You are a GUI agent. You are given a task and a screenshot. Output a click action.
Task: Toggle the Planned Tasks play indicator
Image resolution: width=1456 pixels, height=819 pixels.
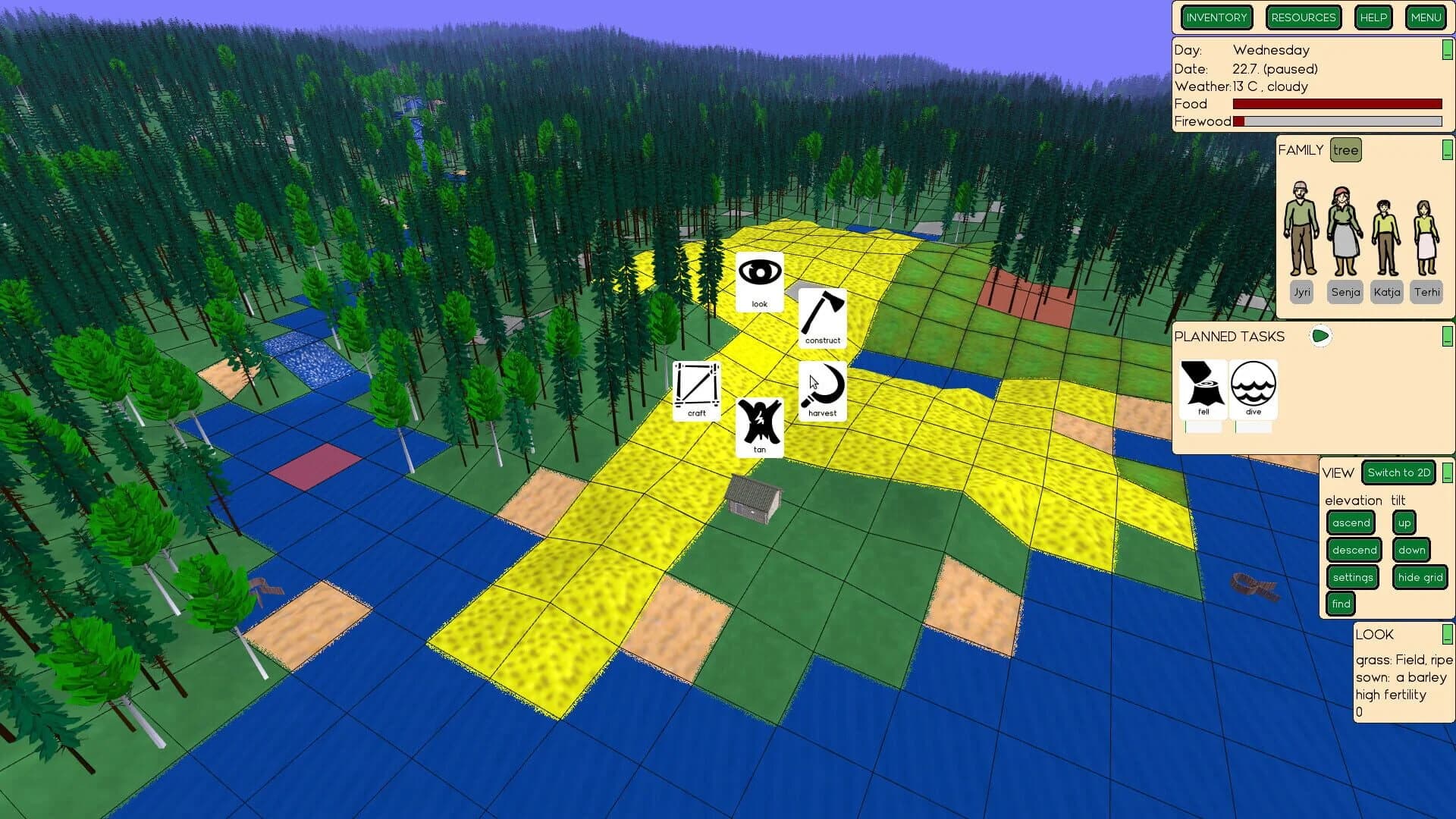pos(1320,336)
